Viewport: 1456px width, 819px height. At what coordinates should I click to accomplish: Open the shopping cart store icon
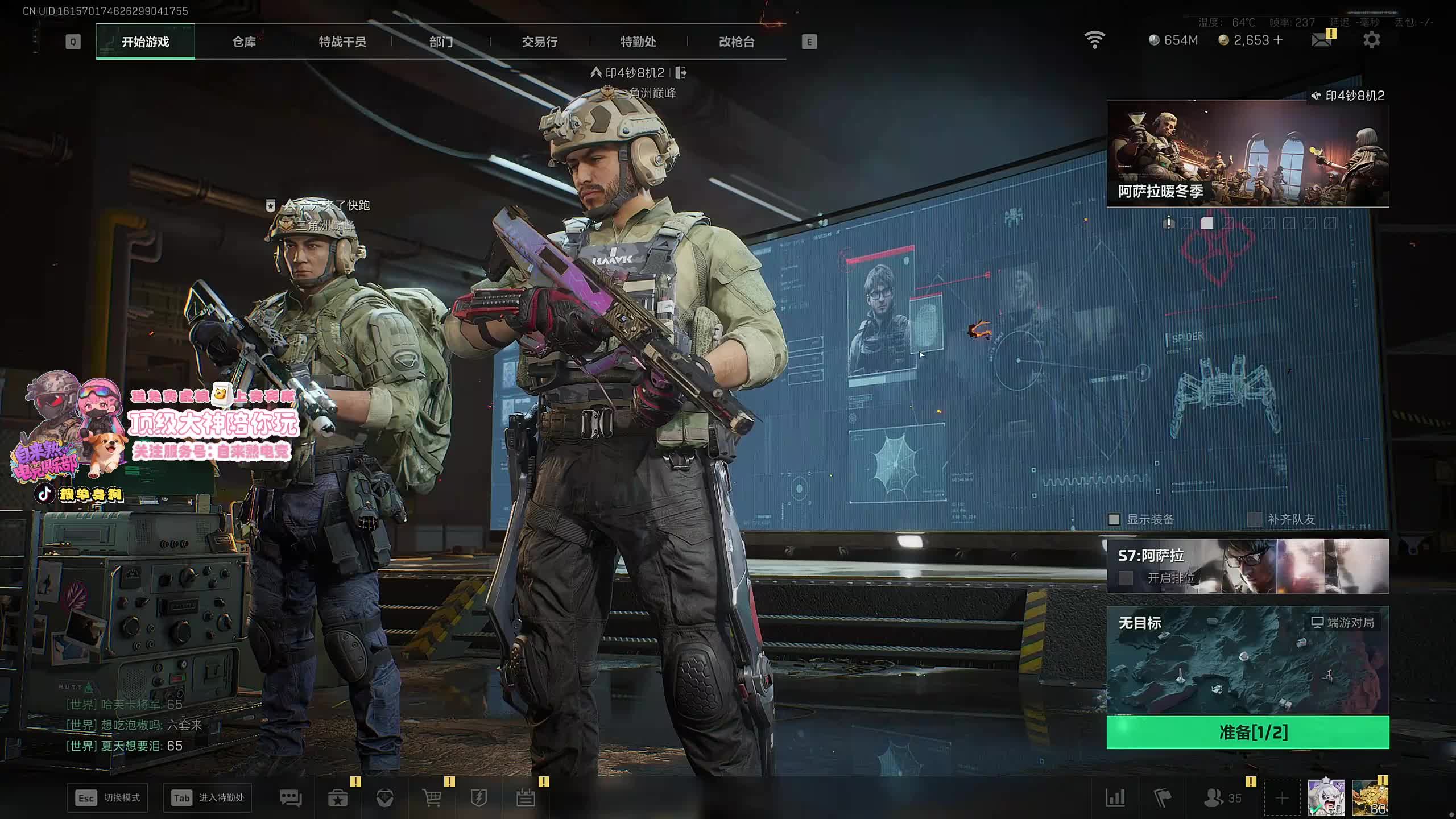[432, 798]
